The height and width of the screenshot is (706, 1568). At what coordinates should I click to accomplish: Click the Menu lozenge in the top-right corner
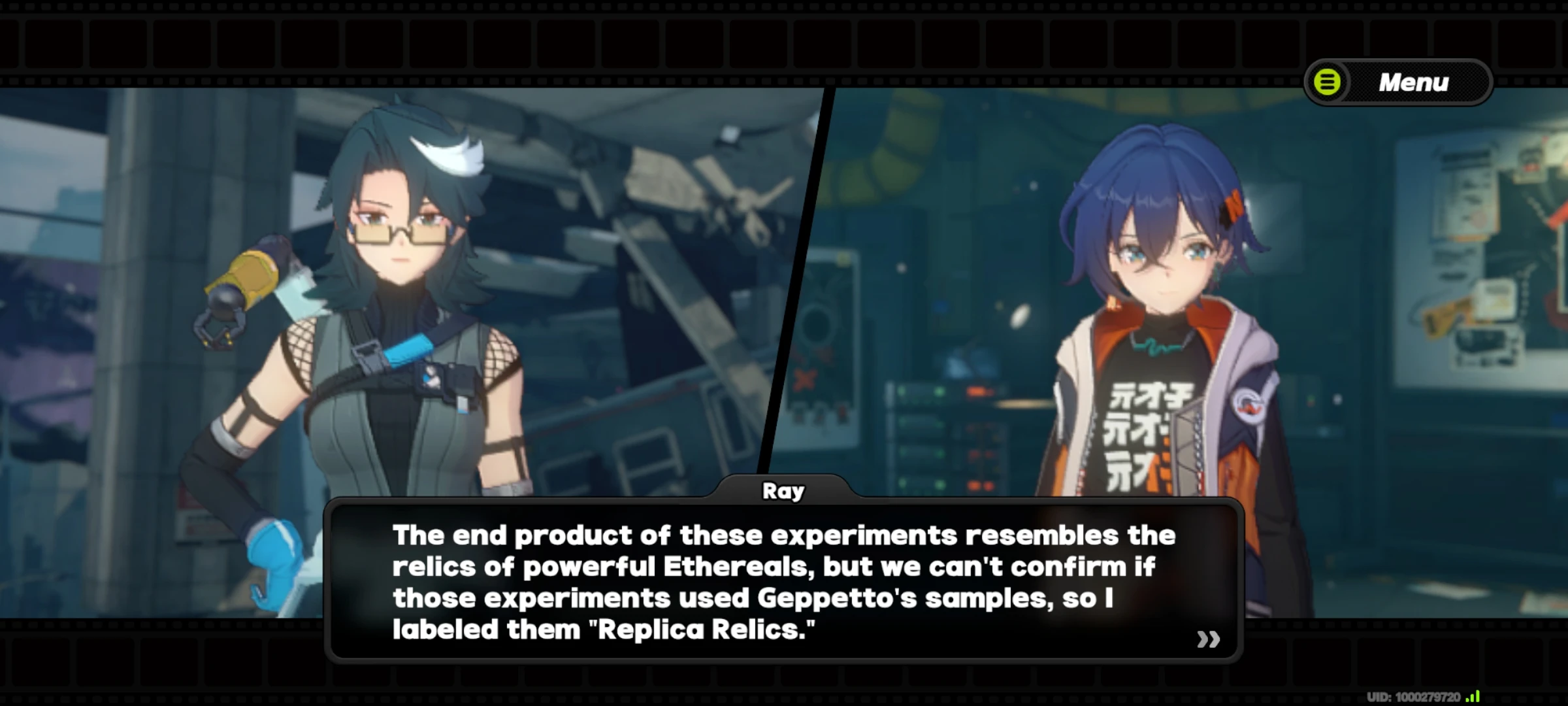point(1398,82)
